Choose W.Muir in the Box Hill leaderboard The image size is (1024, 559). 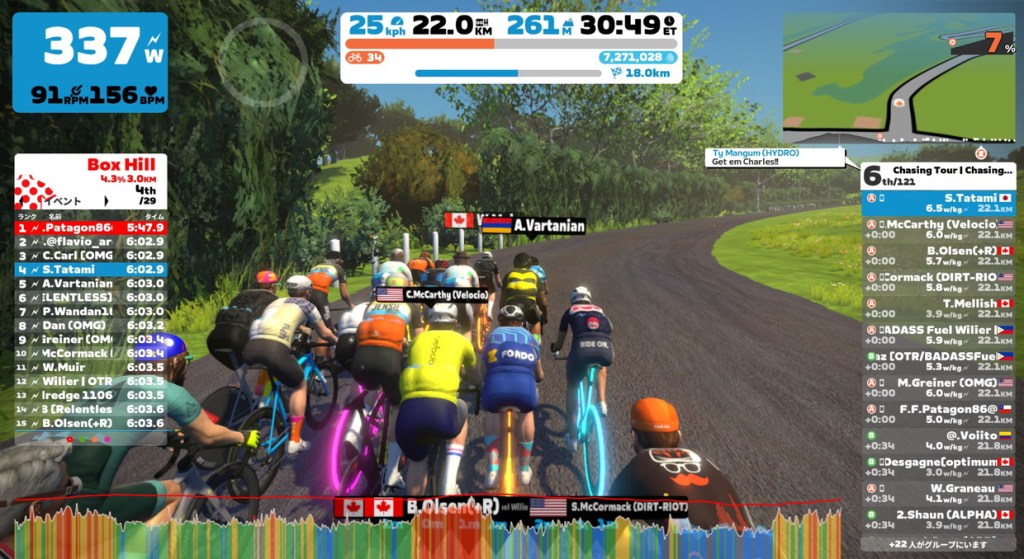[x=90, y=366]
